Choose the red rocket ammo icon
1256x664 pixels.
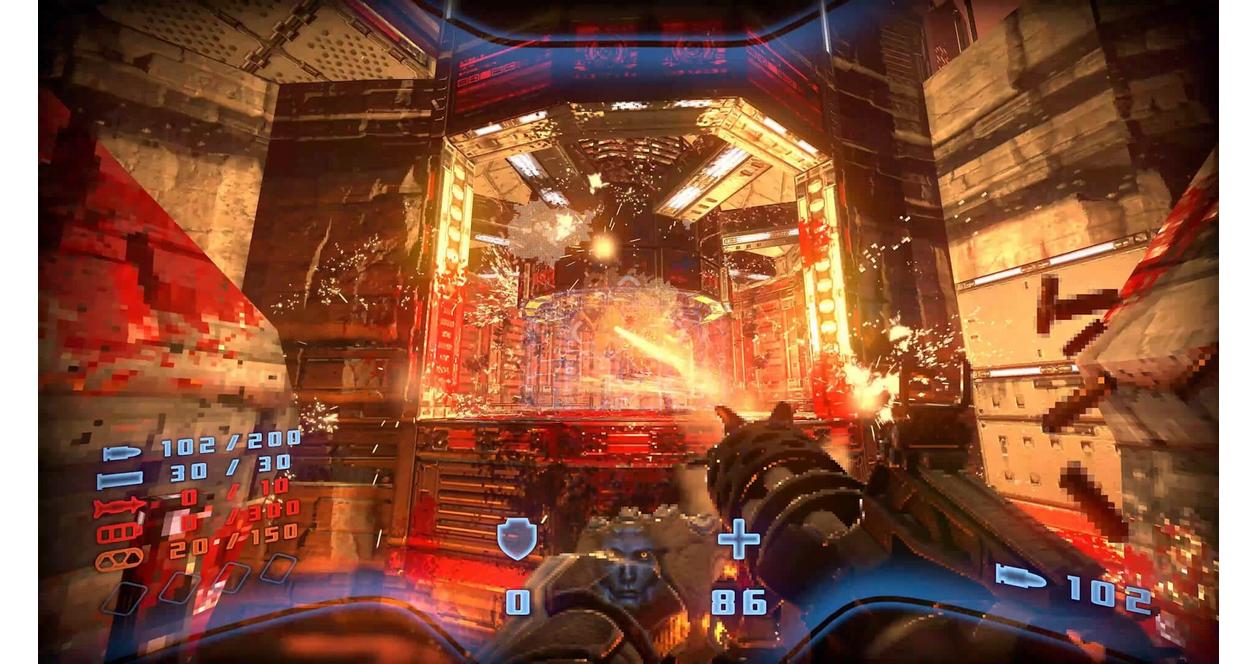click(118, 508)
